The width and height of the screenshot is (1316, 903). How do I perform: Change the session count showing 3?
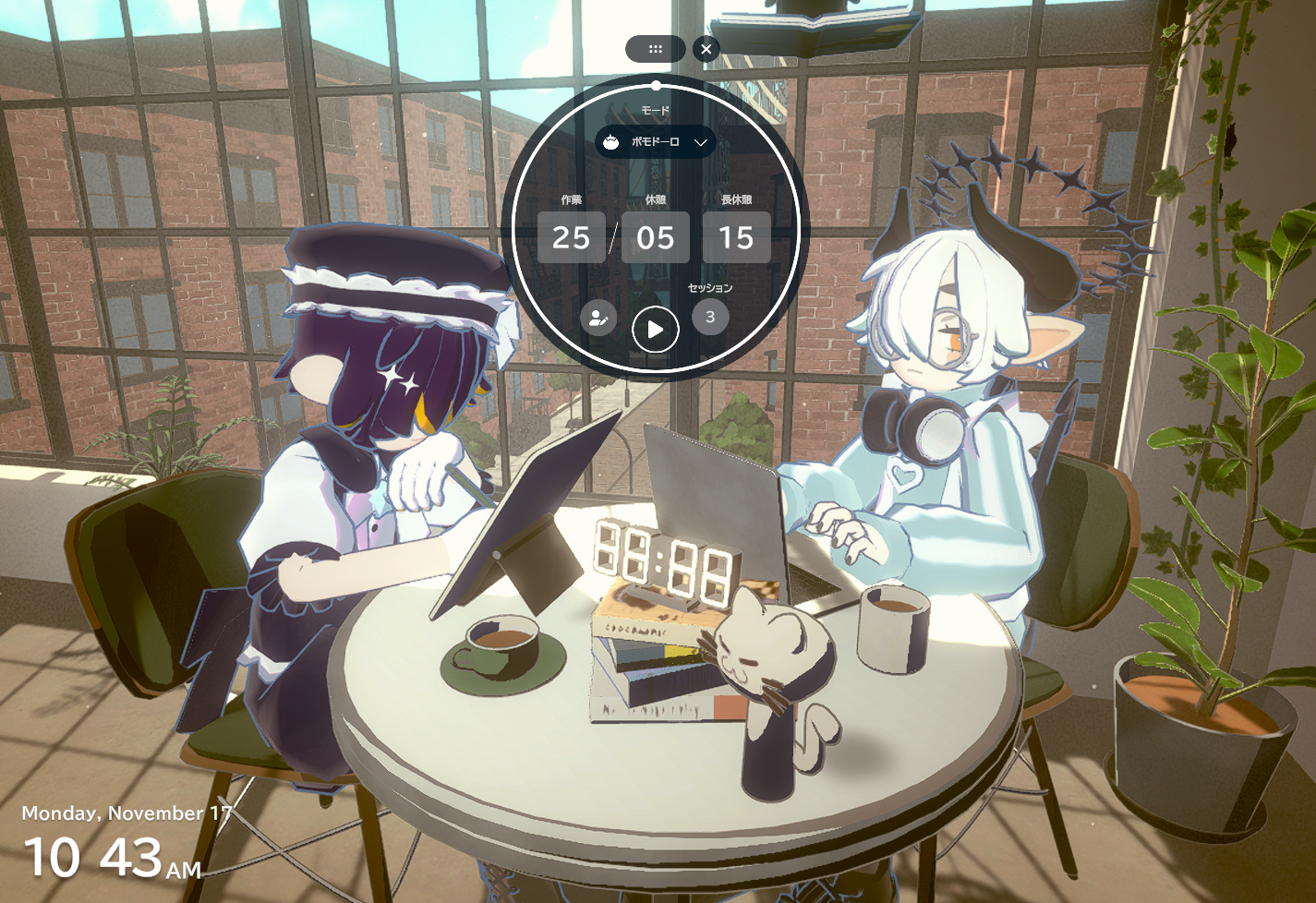coord(710,318)
